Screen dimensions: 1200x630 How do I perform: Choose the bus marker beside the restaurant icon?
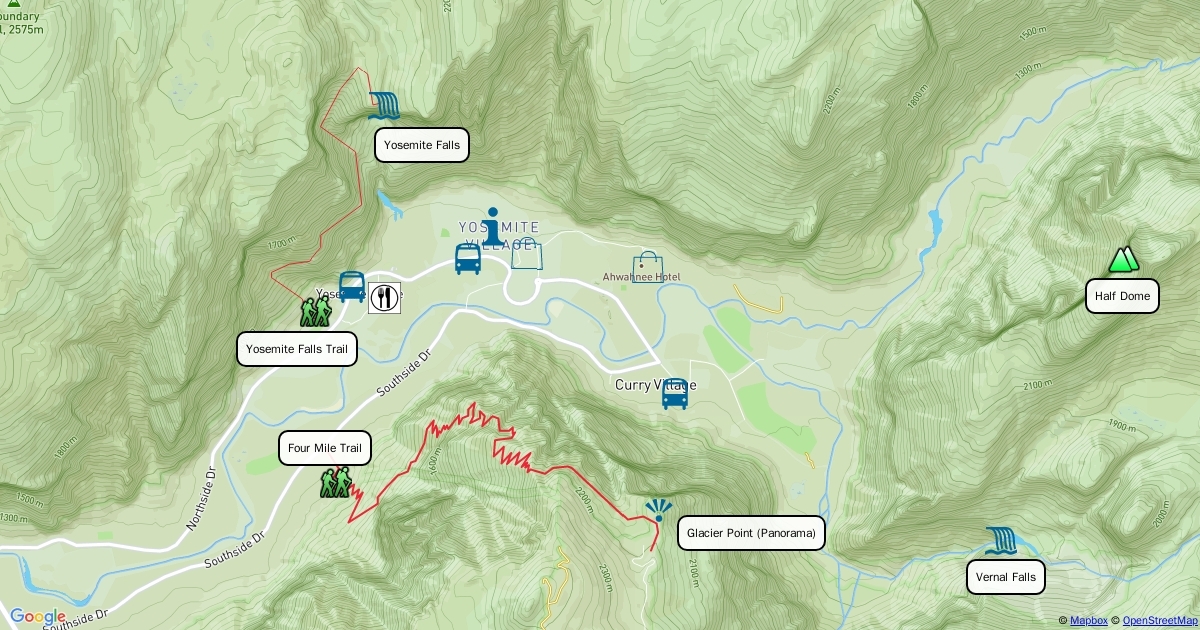pyautogui.click(x=352, y=287)
